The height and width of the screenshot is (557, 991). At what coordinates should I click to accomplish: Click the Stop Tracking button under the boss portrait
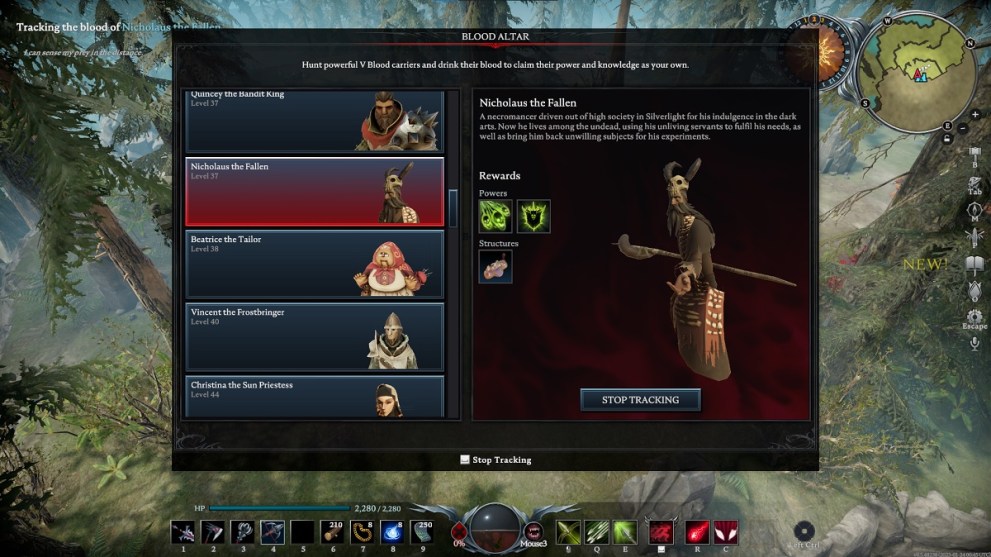coord(640,400)
